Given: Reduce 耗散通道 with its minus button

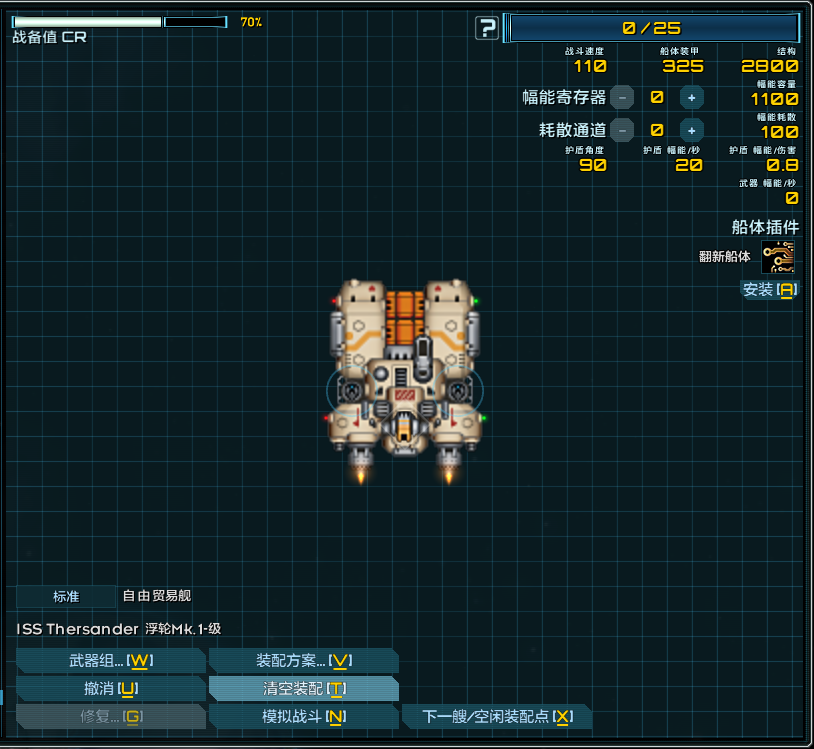Looking at the screenshot, I should click(x=622, y=129).
